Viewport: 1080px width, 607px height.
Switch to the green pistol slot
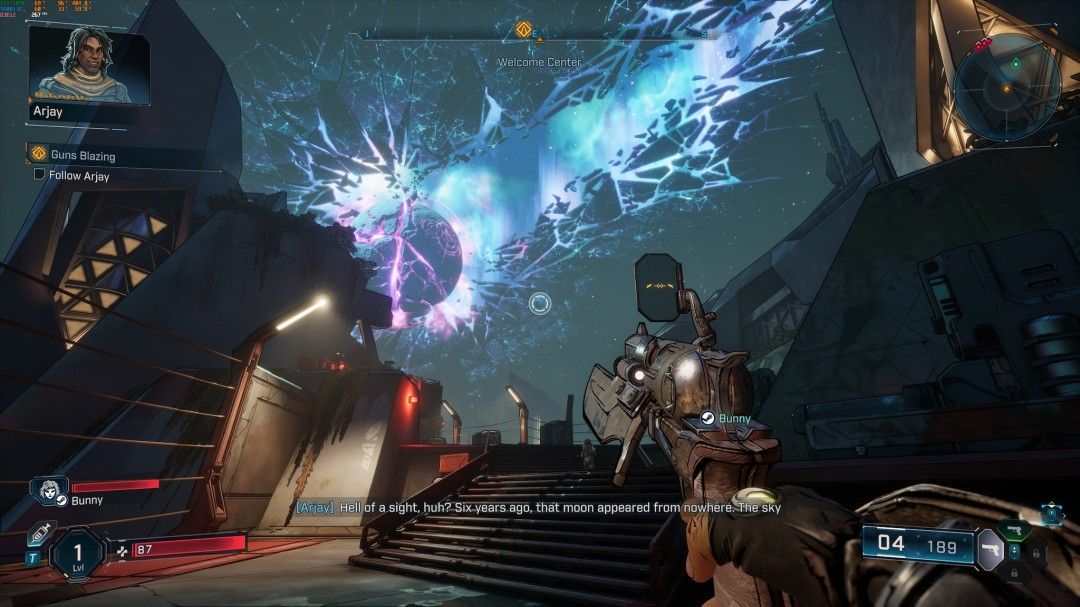pyautogui.click(x=1013, y=529)
